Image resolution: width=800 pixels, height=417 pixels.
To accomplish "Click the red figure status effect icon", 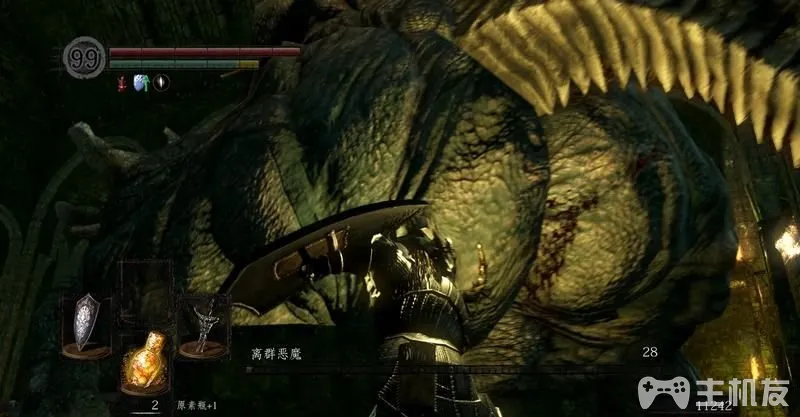I will (x=121, y=82).
